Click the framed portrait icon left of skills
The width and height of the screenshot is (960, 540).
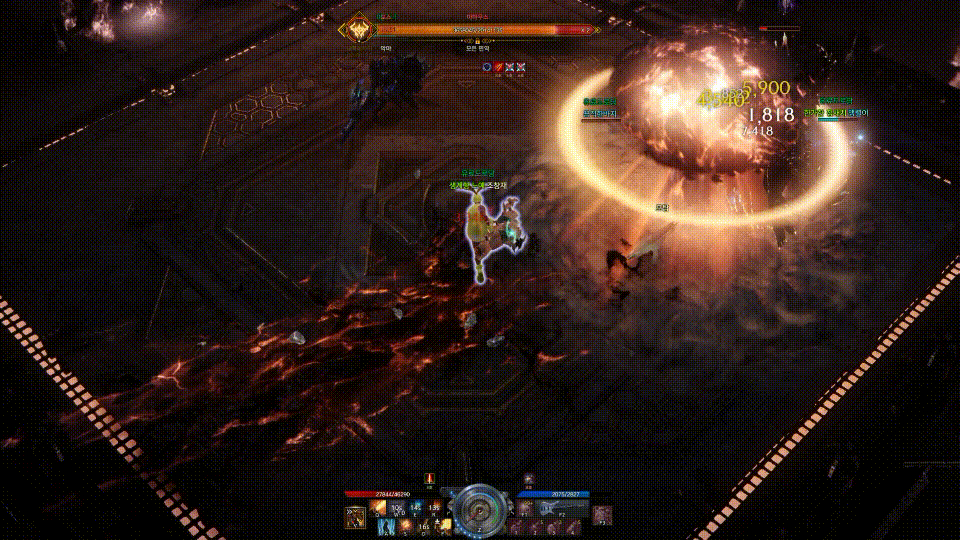click(355, 516)
